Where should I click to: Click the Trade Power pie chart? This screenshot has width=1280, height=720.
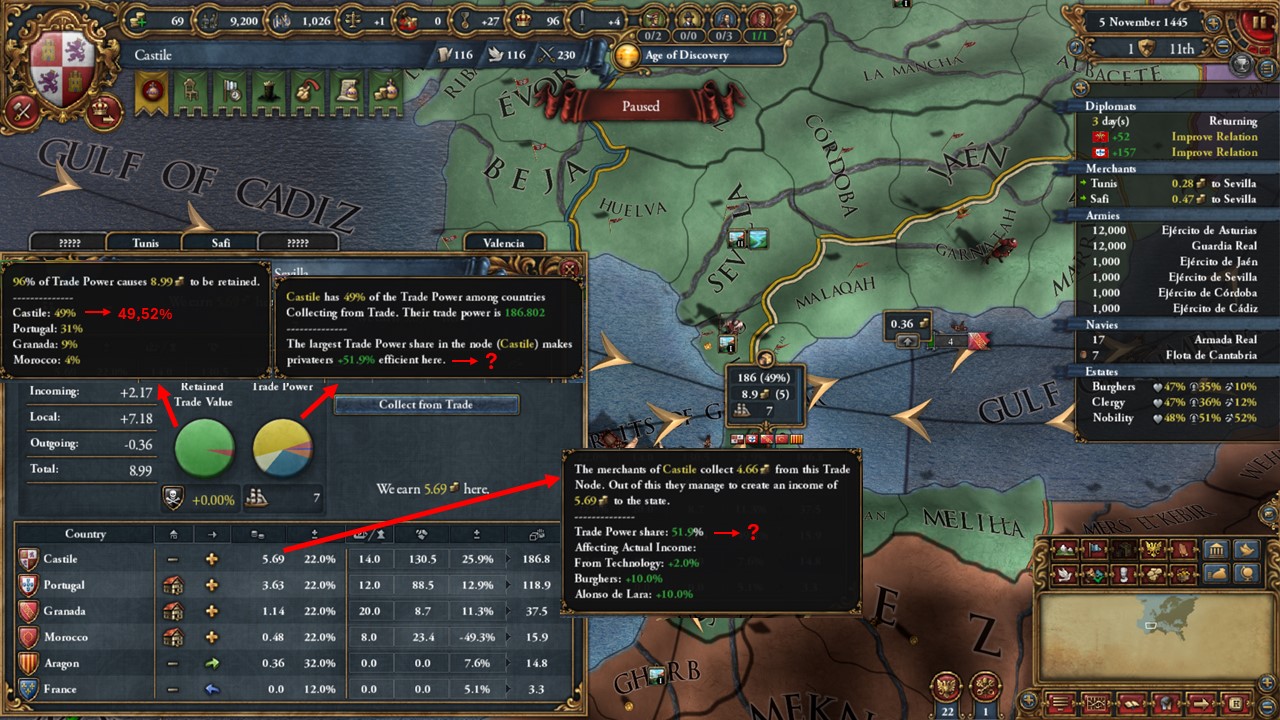tap(284, 448)
